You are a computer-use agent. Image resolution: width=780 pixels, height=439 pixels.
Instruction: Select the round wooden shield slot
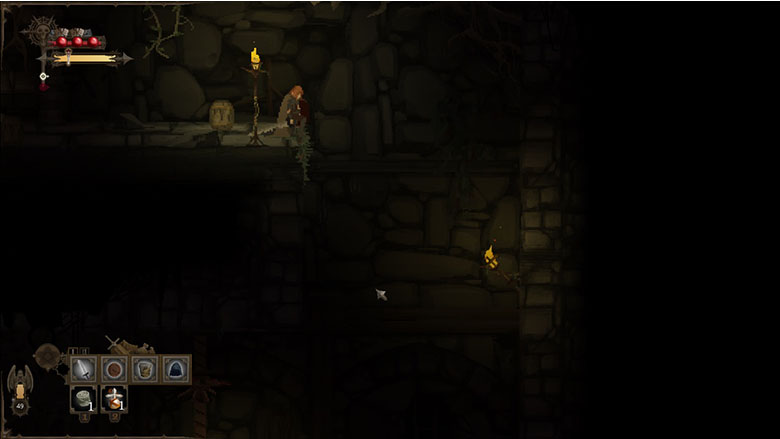coord(114,369)
